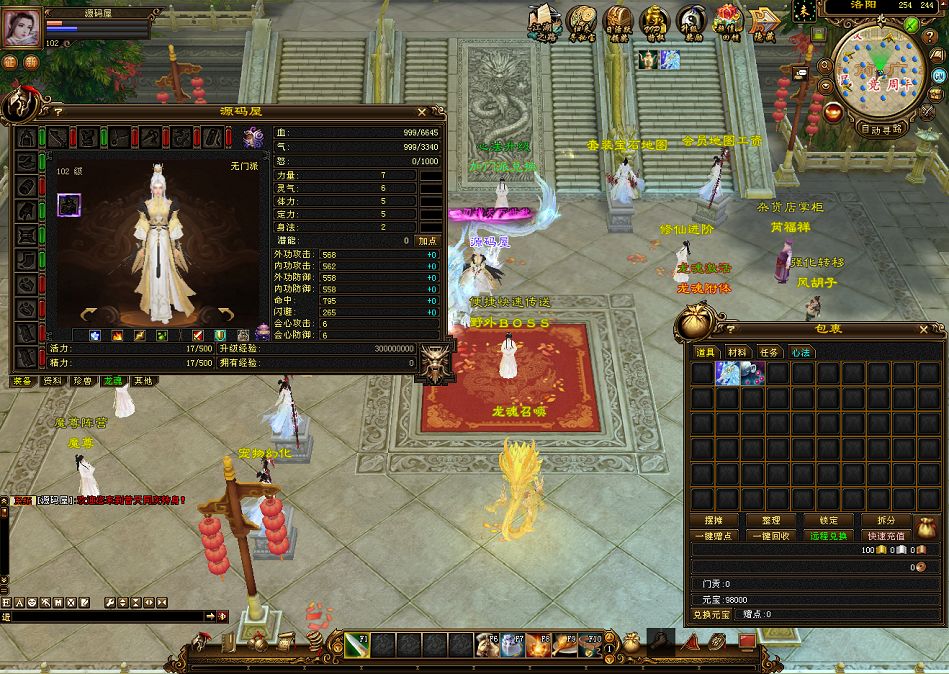
Task: Lock items using the 锁定 button
Action: 829,521
